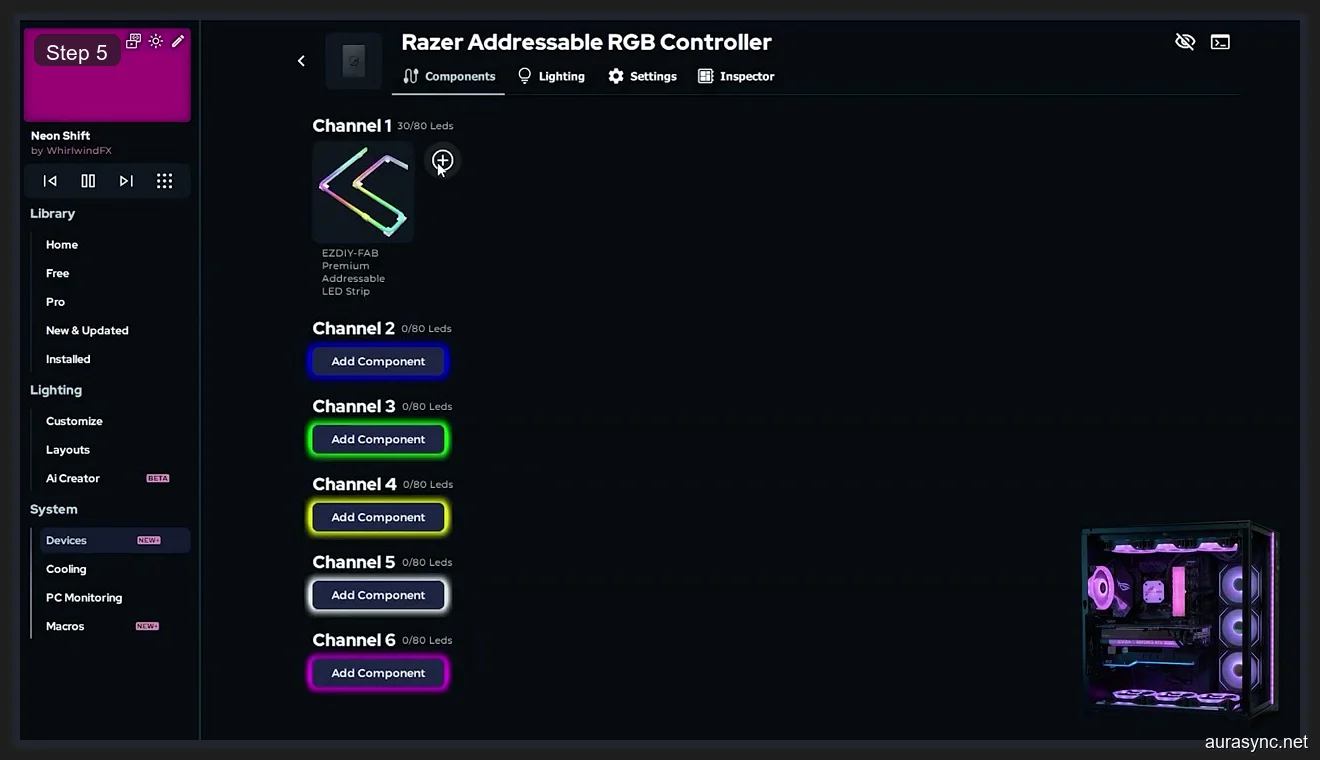1320x760 pixels.
Task: Open the console terminal icon at top right
Action: (1220, 41)
